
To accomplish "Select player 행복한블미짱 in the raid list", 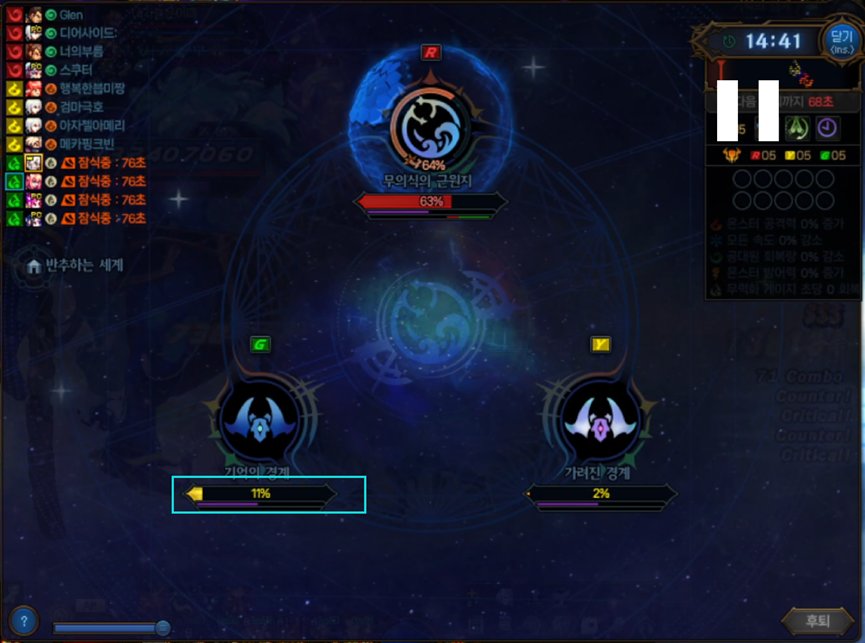I will (92, 89).
